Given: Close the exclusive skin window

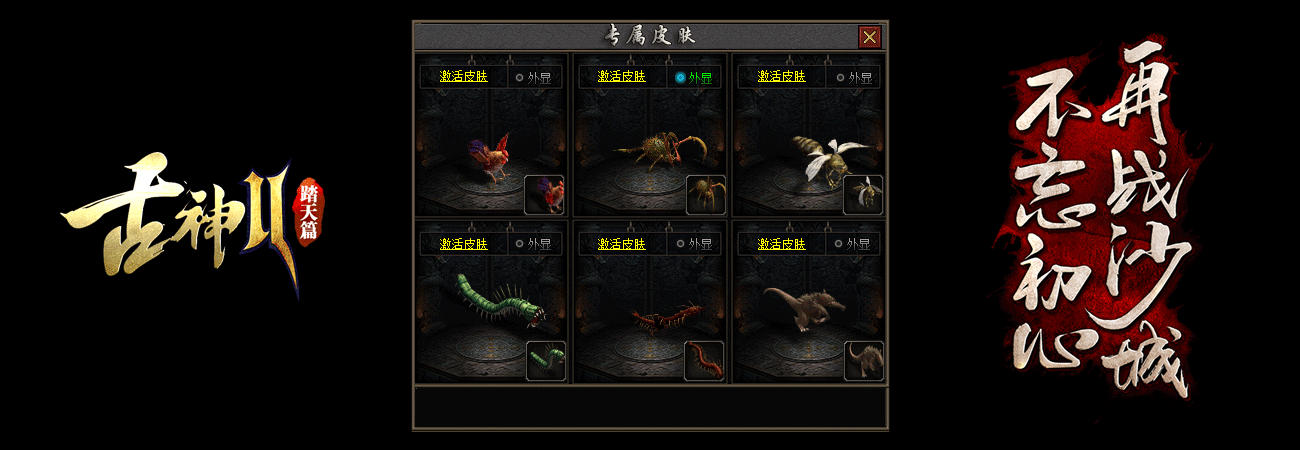Looking at the screenshot, I should click(x=870, y=37).
